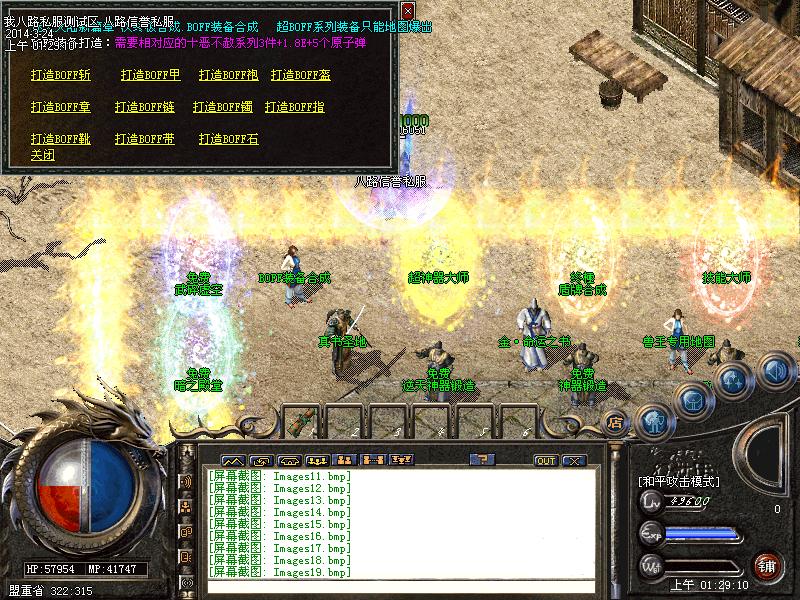This screenshot has height=600, width=800.
Task: Close the NPC dialog via 关闭
Action: (42, 155)
